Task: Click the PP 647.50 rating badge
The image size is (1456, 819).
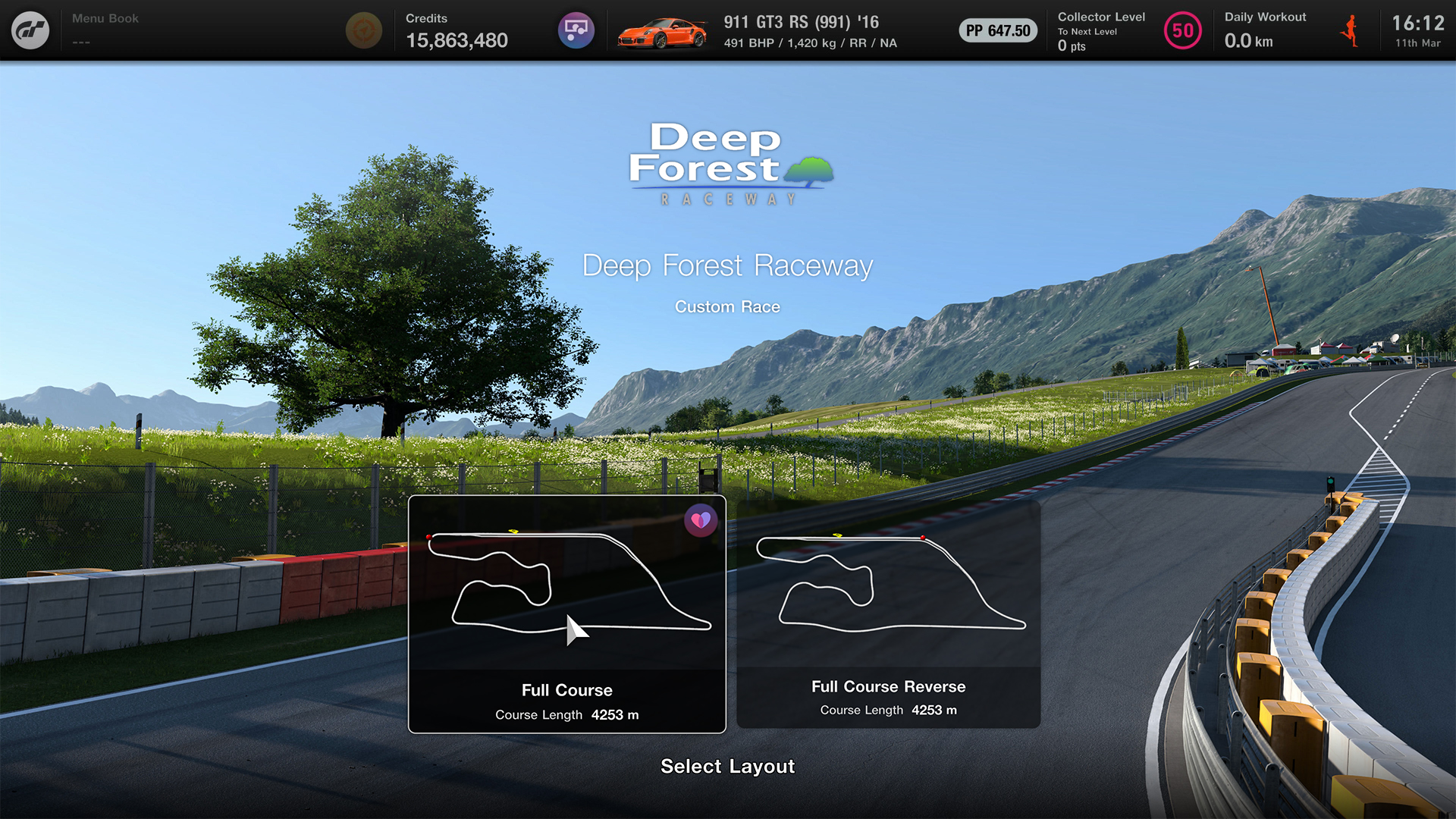Action: [998, 31]
